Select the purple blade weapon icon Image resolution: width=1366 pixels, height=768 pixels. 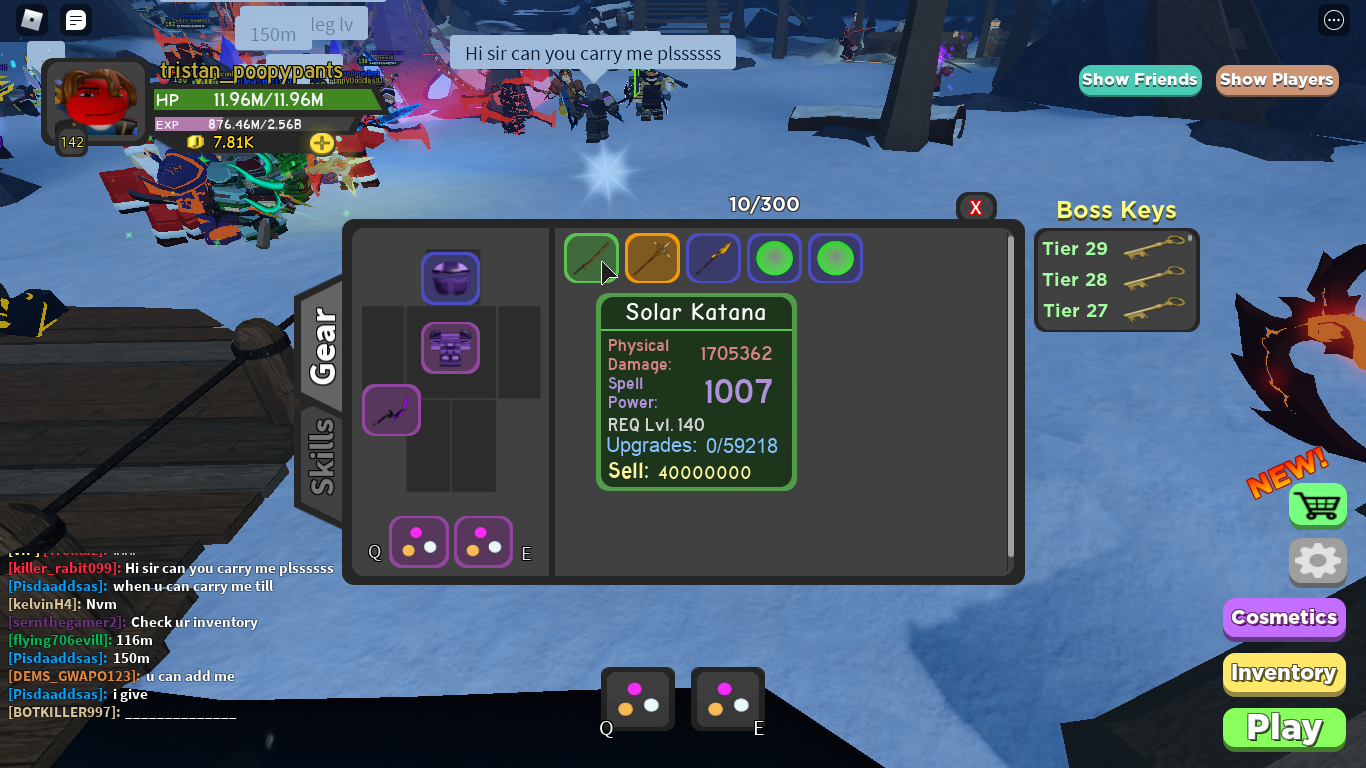click(713, 258)
